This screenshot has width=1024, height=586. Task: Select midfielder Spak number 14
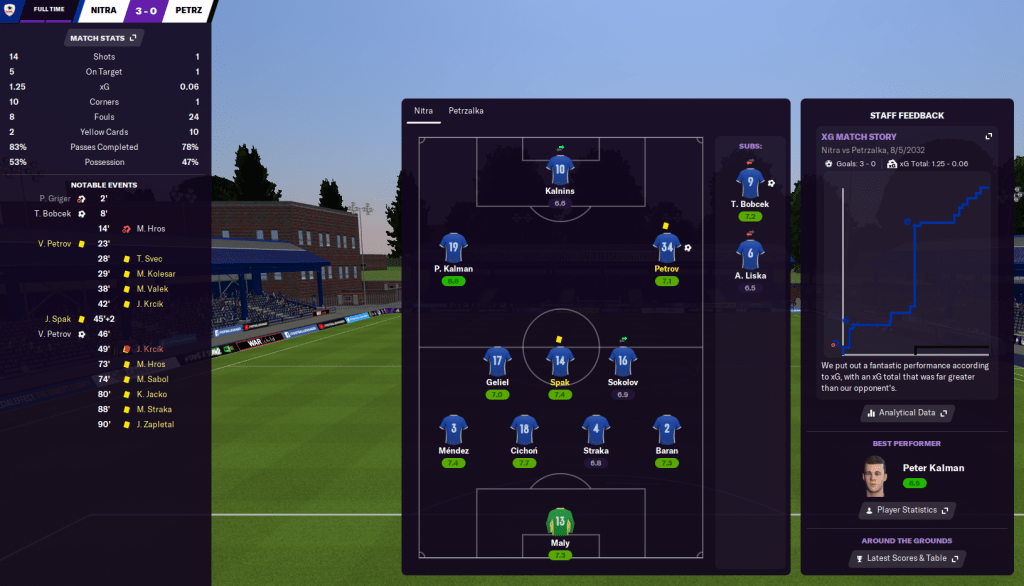coord(560,361)
